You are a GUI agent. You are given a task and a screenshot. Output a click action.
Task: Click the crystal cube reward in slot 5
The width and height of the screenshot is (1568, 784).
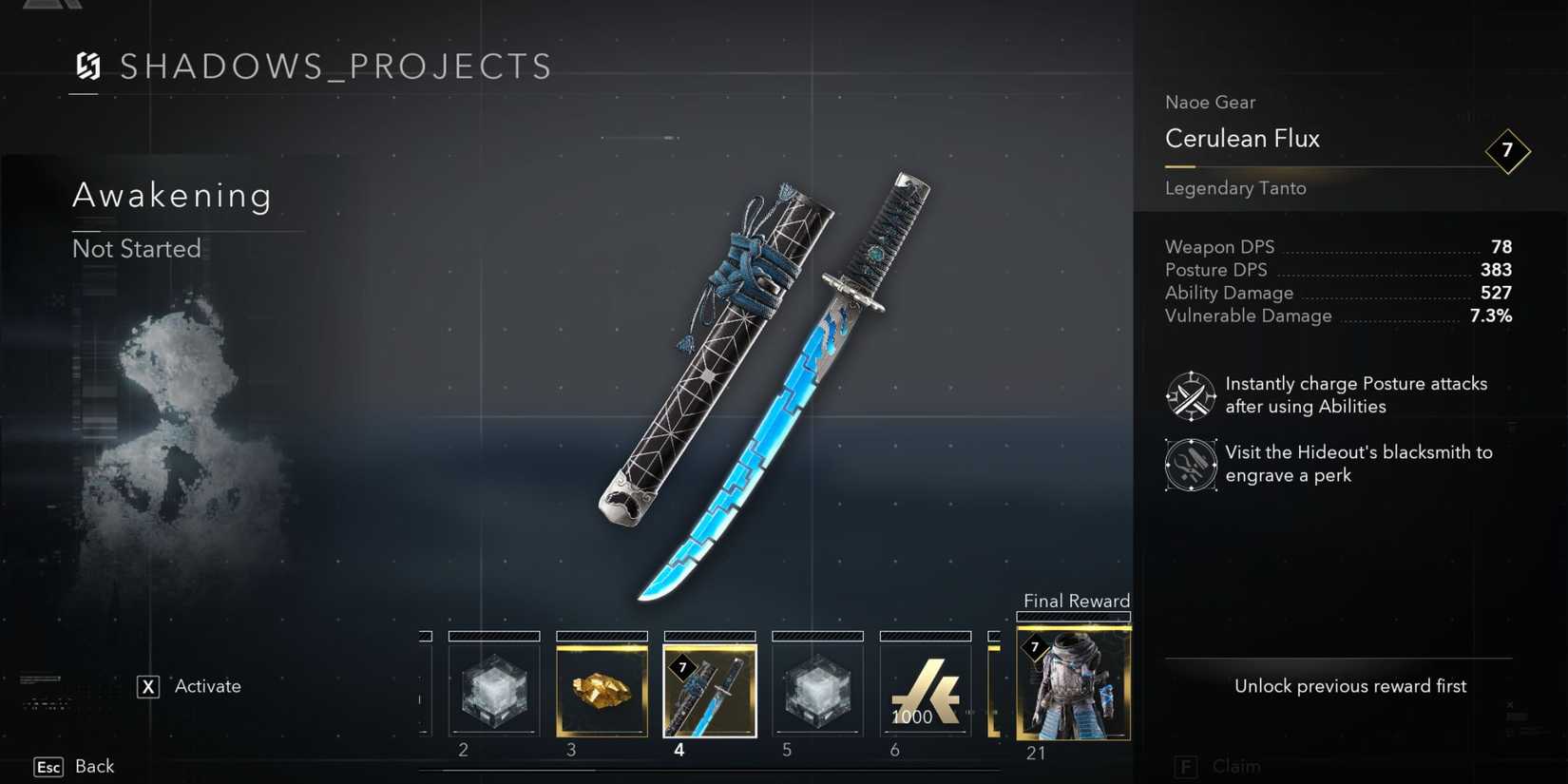point(817,689)
